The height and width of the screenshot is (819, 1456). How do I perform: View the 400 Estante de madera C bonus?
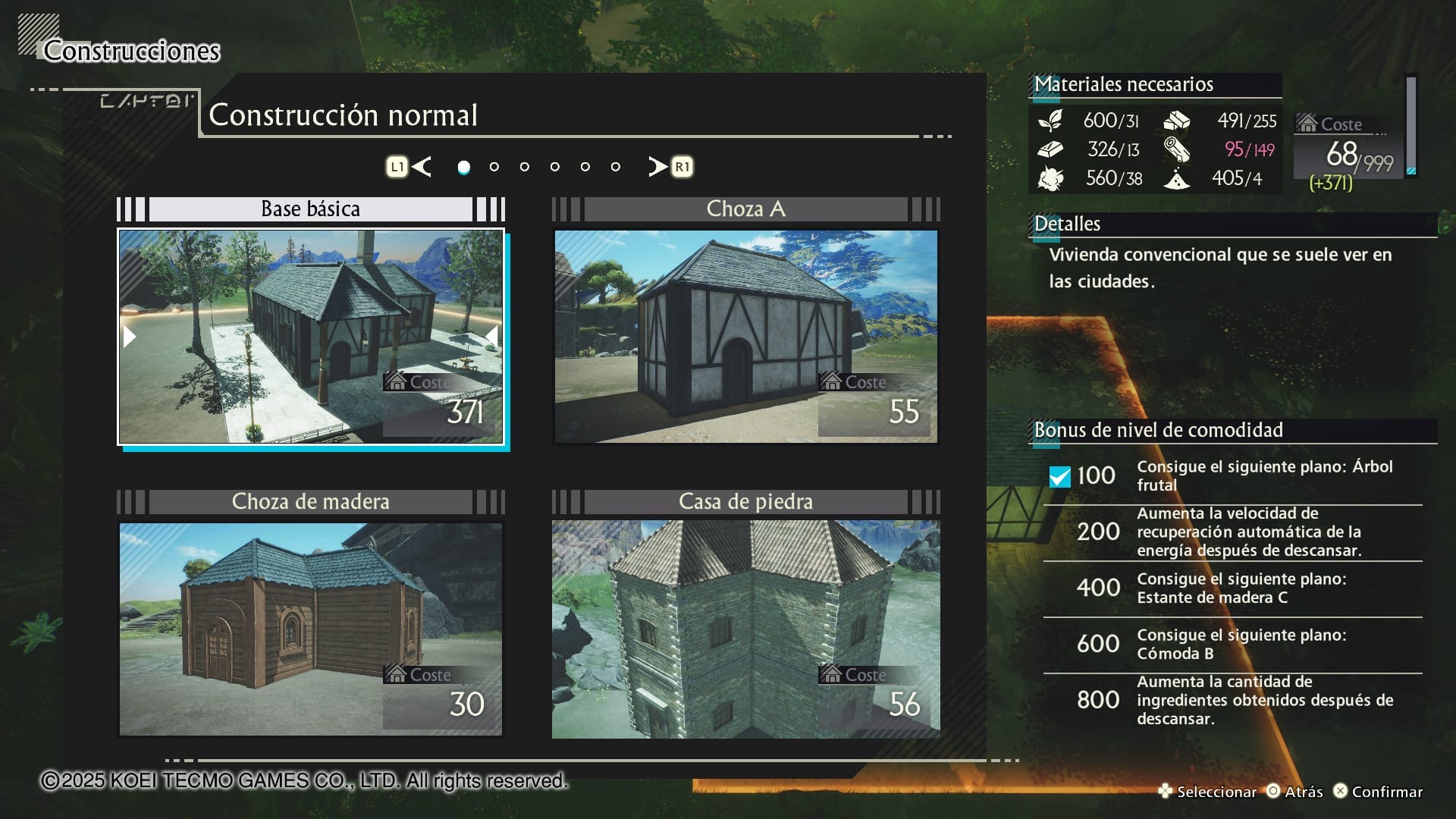(x=1232, y=588)
